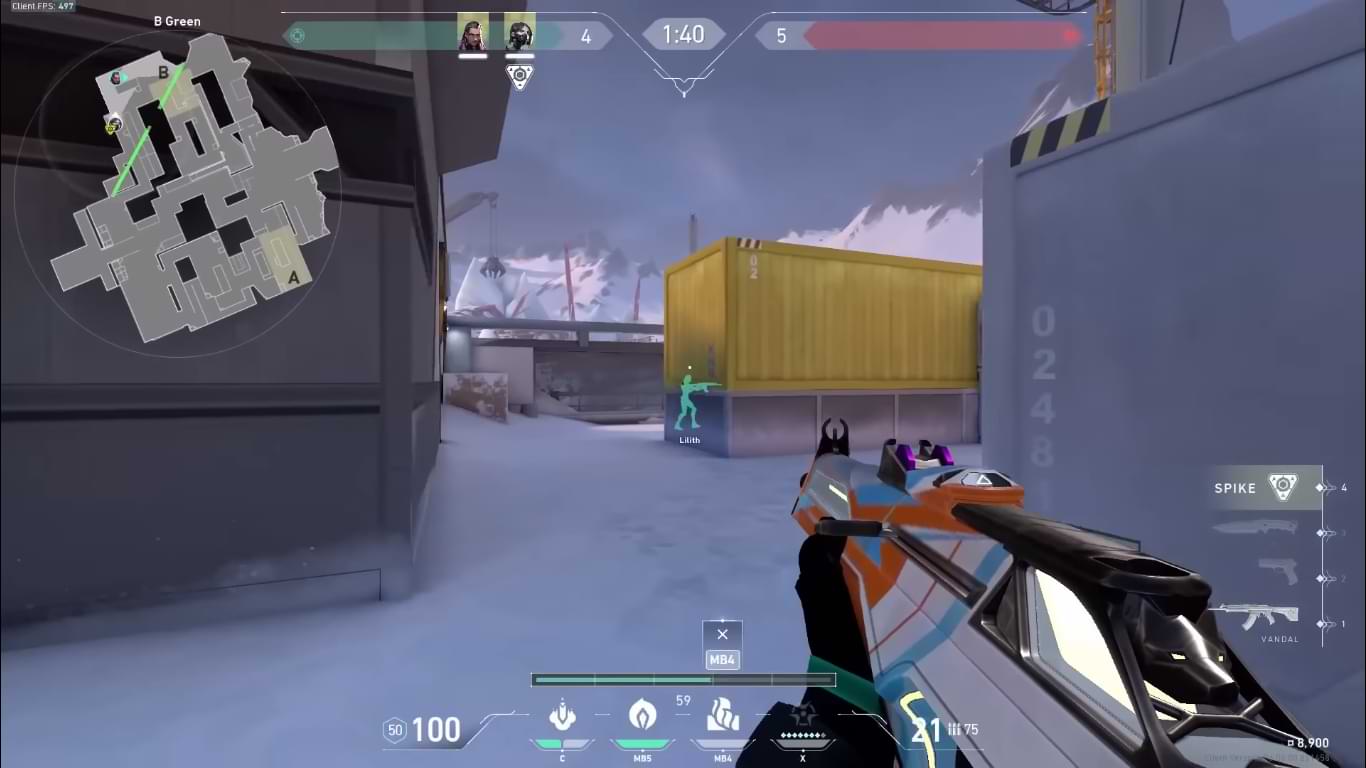1366x768 pixels.
Task: Click the A site marker on the minimap
Action: [293, 277]
